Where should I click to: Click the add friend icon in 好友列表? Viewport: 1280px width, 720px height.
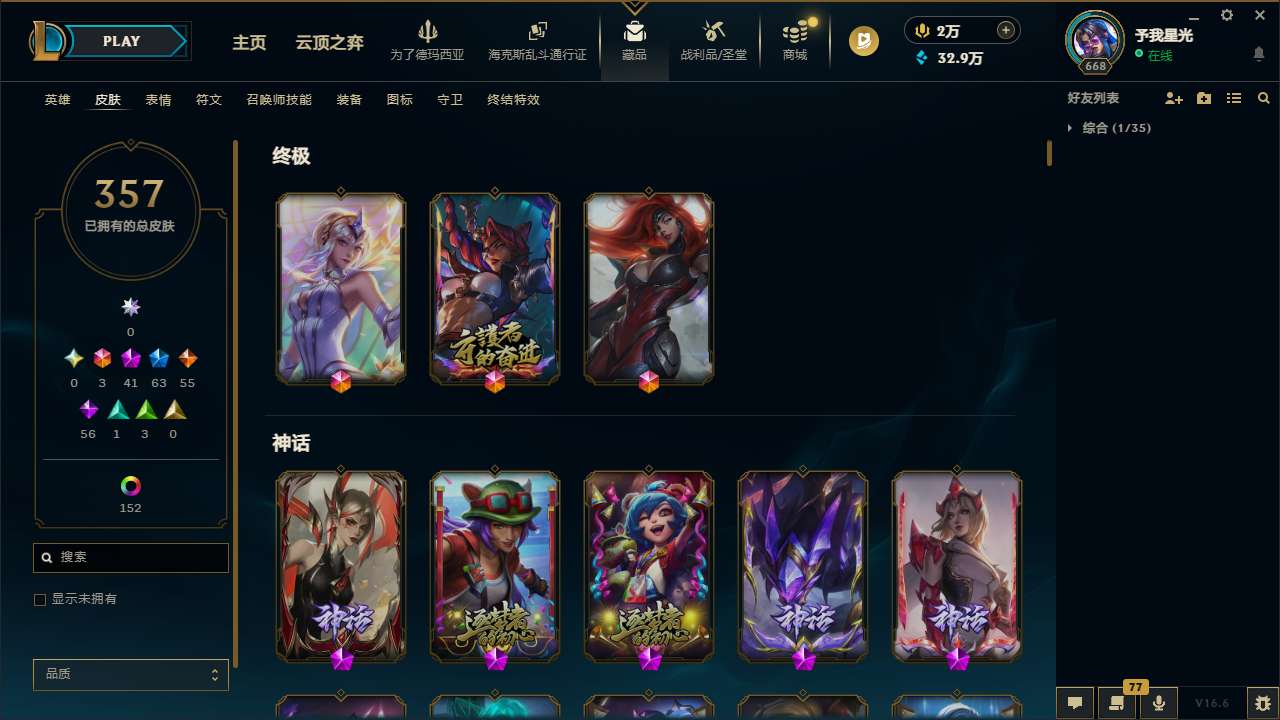tap(1174, 98)
